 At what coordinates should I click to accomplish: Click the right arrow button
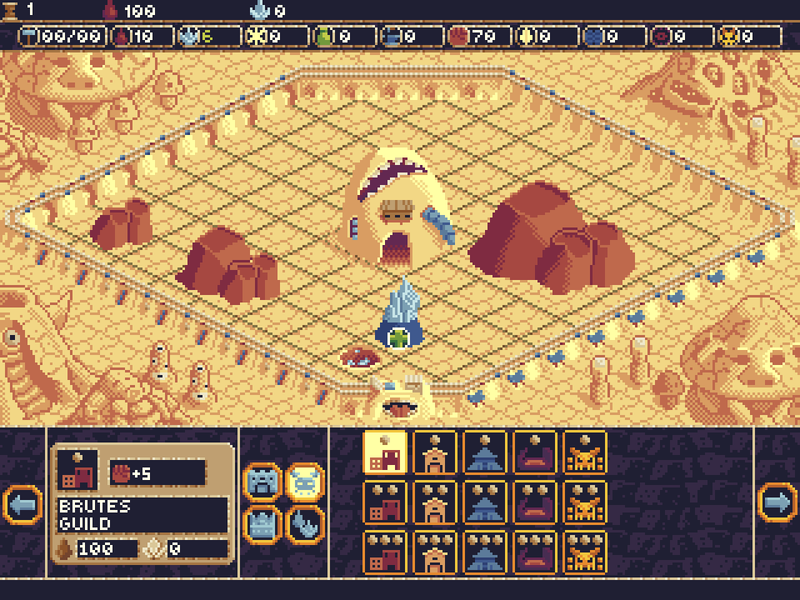777,502
